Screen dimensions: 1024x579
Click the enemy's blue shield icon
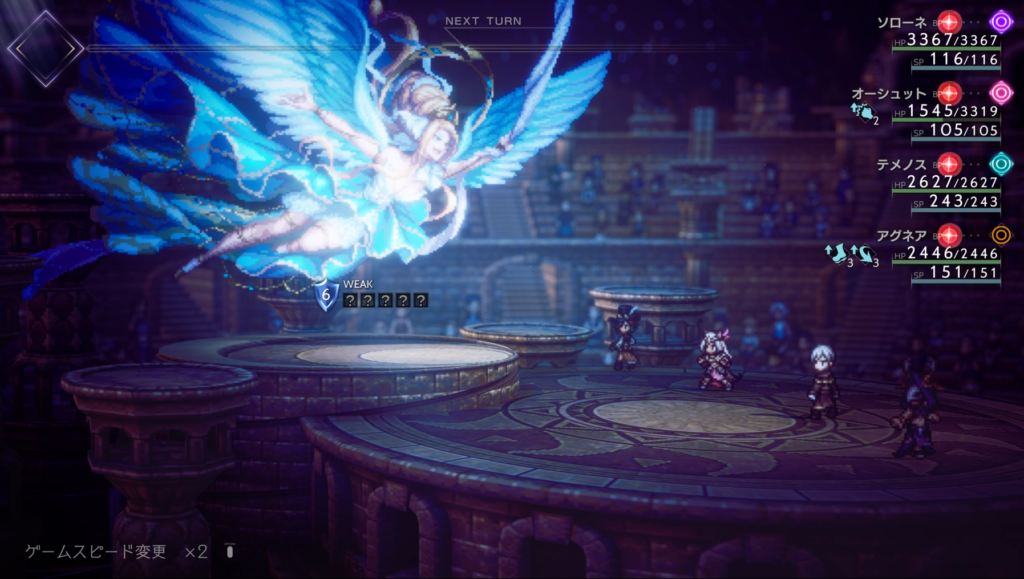tap(326, 296)
